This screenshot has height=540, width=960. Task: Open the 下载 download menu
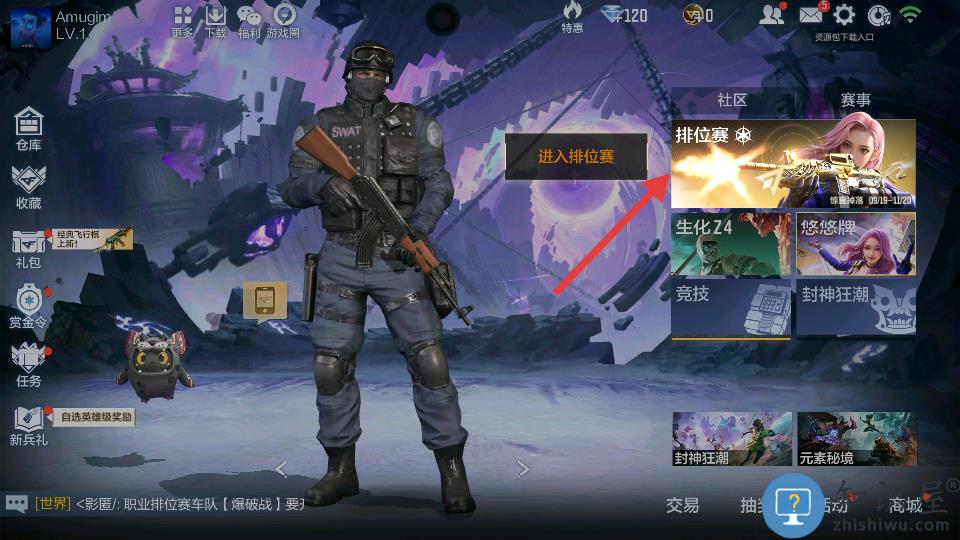tap(216, 19)
